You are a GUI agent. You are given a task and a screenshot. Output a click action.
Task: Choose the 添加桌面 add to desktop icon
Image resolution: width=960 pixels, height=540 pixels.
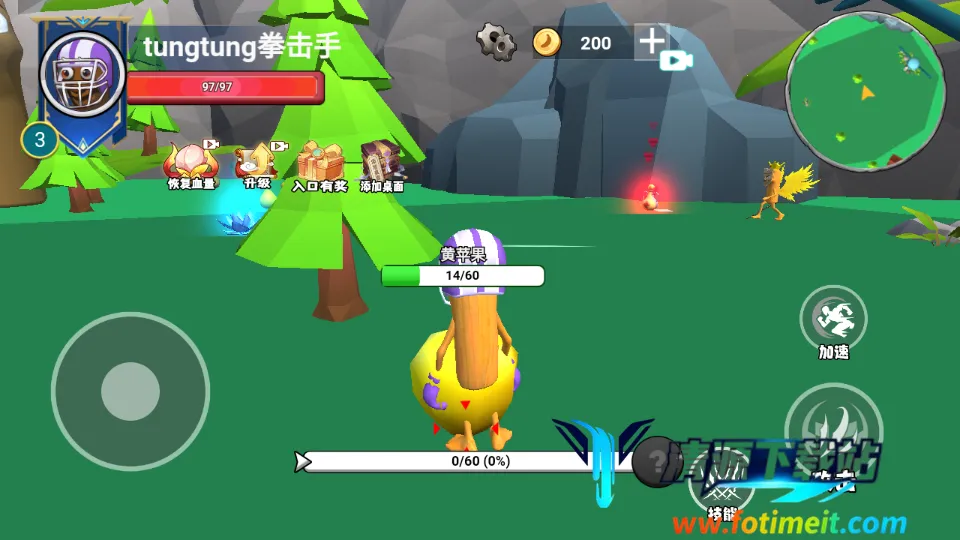click(382, 161)
